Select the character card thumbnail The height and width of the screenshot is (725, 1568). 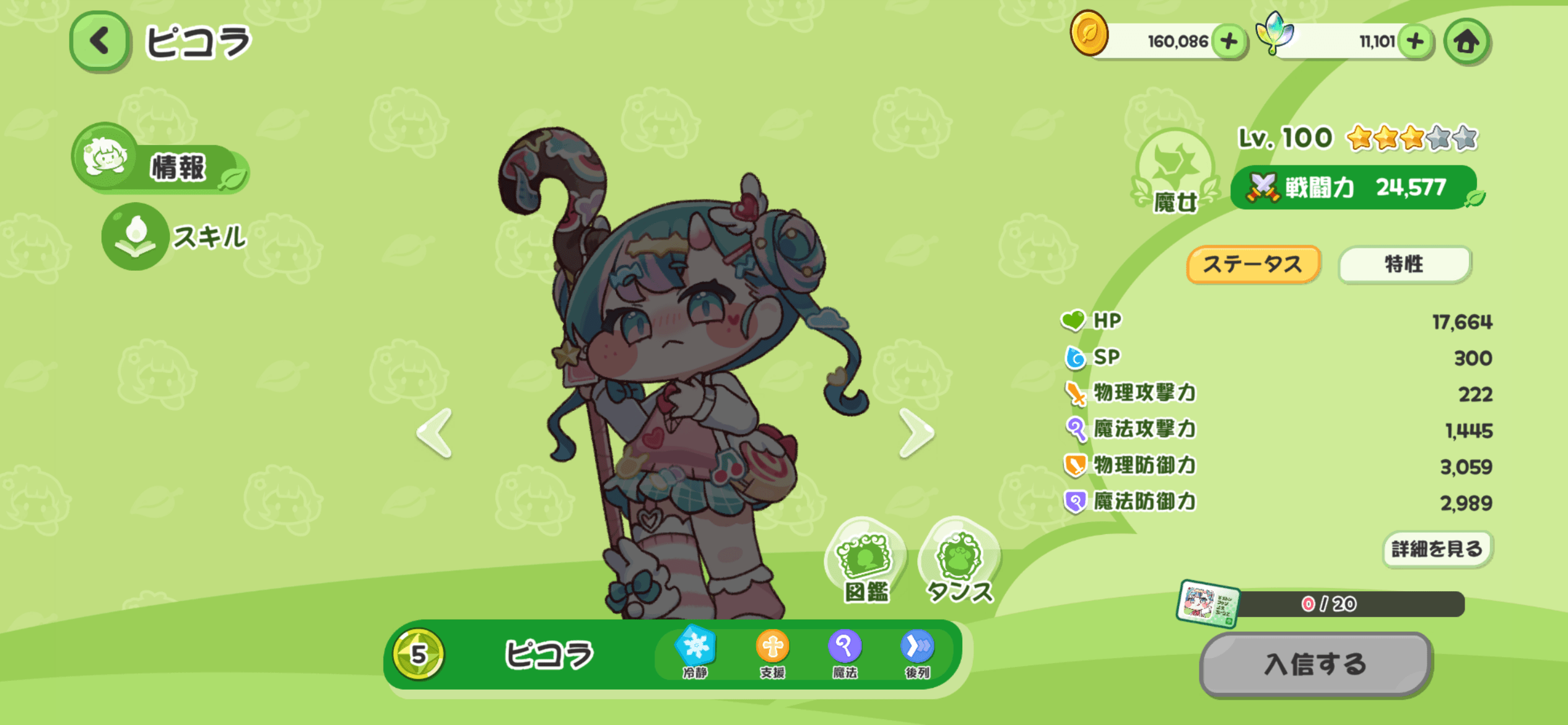[x=1208, y=604]
